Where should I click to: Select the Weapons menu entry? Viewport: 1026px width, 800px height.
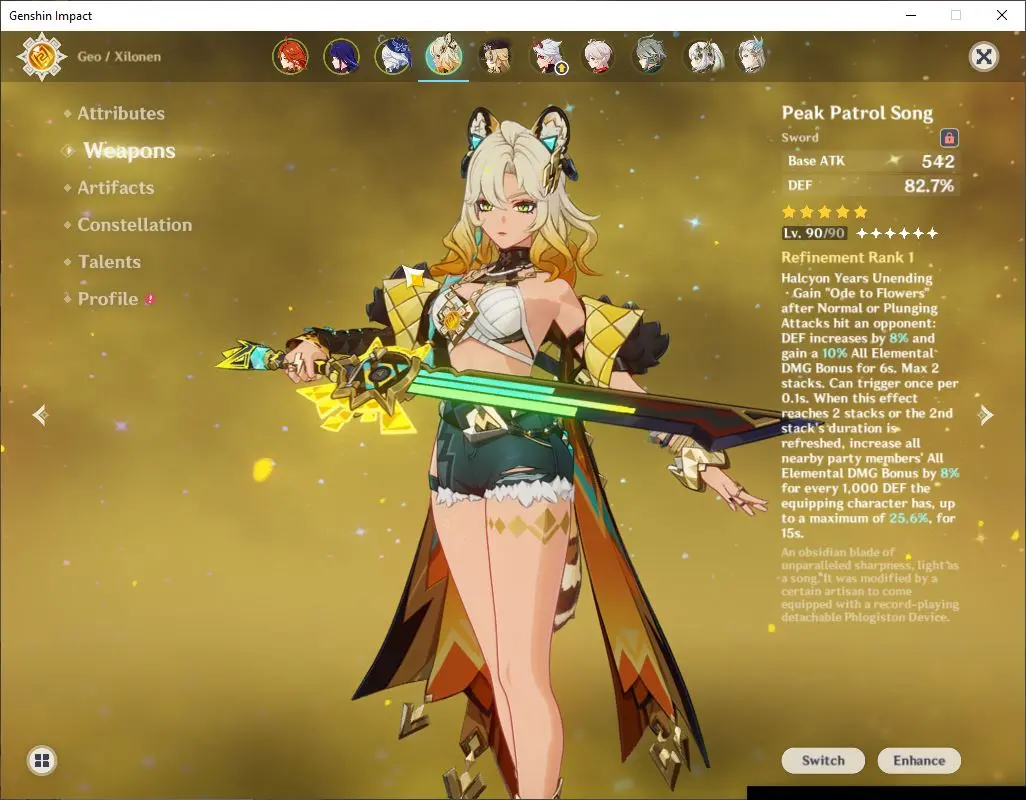coord(129,151)
